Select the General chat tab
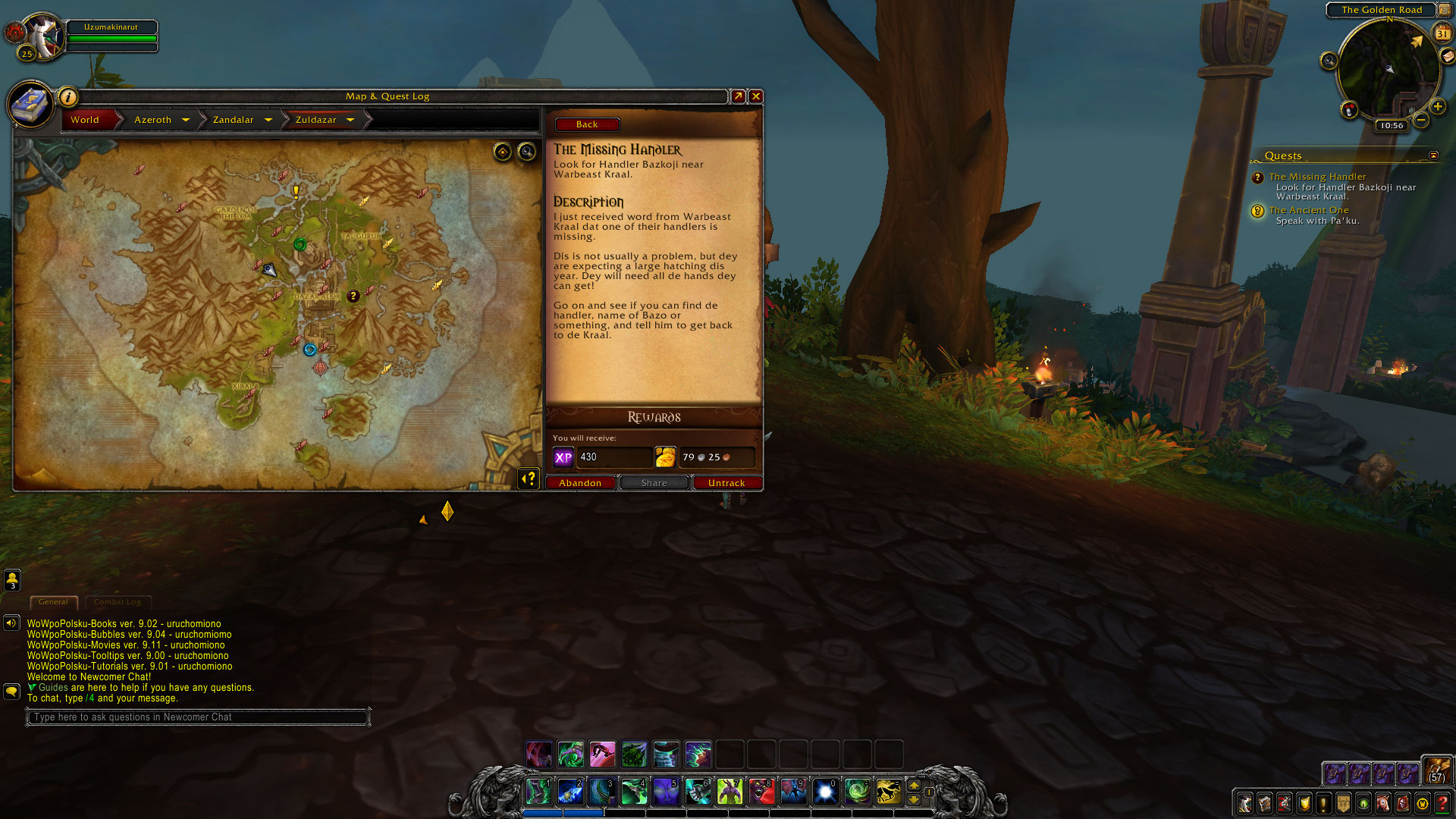The height and width of the screenshot is (819, 1456). pyautogui.click(x=53, y=602)
